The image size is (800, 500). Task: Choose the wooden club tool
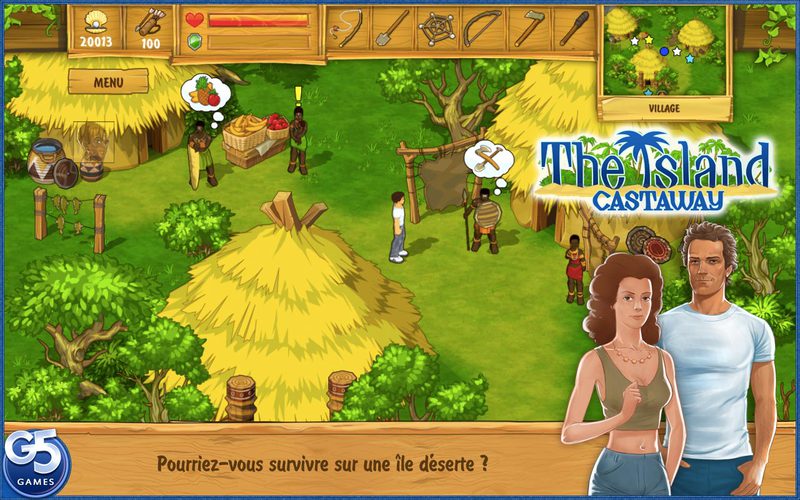(x=573, y=27)
